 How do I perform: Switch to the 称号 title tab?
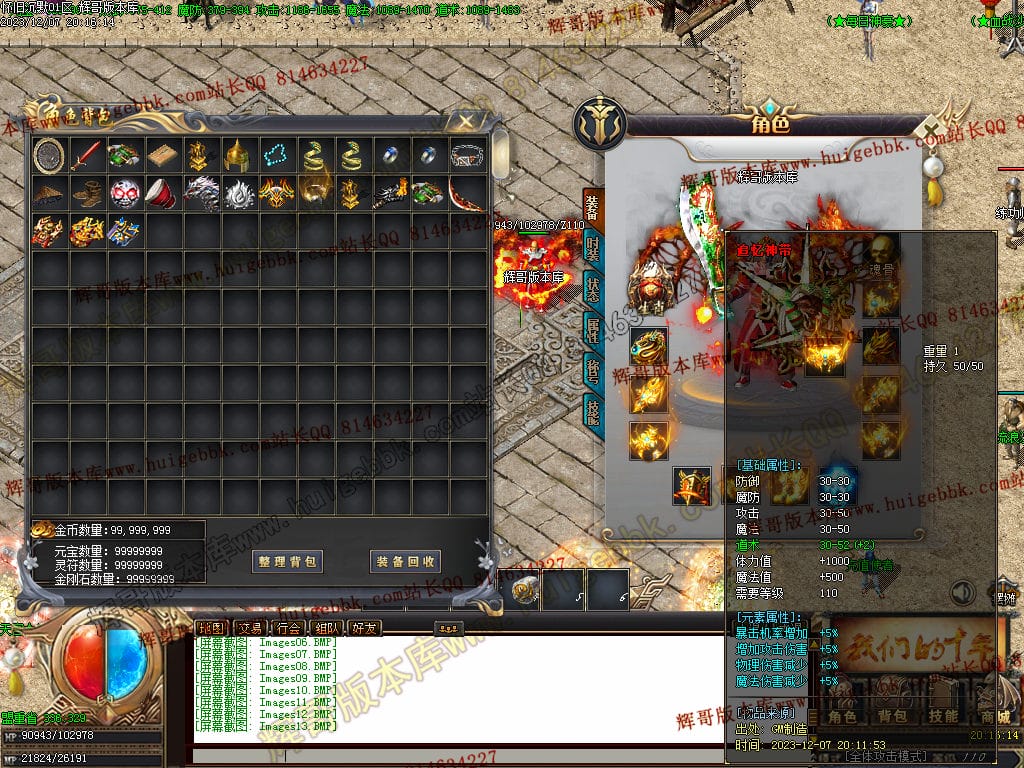(x=593, y=370)
